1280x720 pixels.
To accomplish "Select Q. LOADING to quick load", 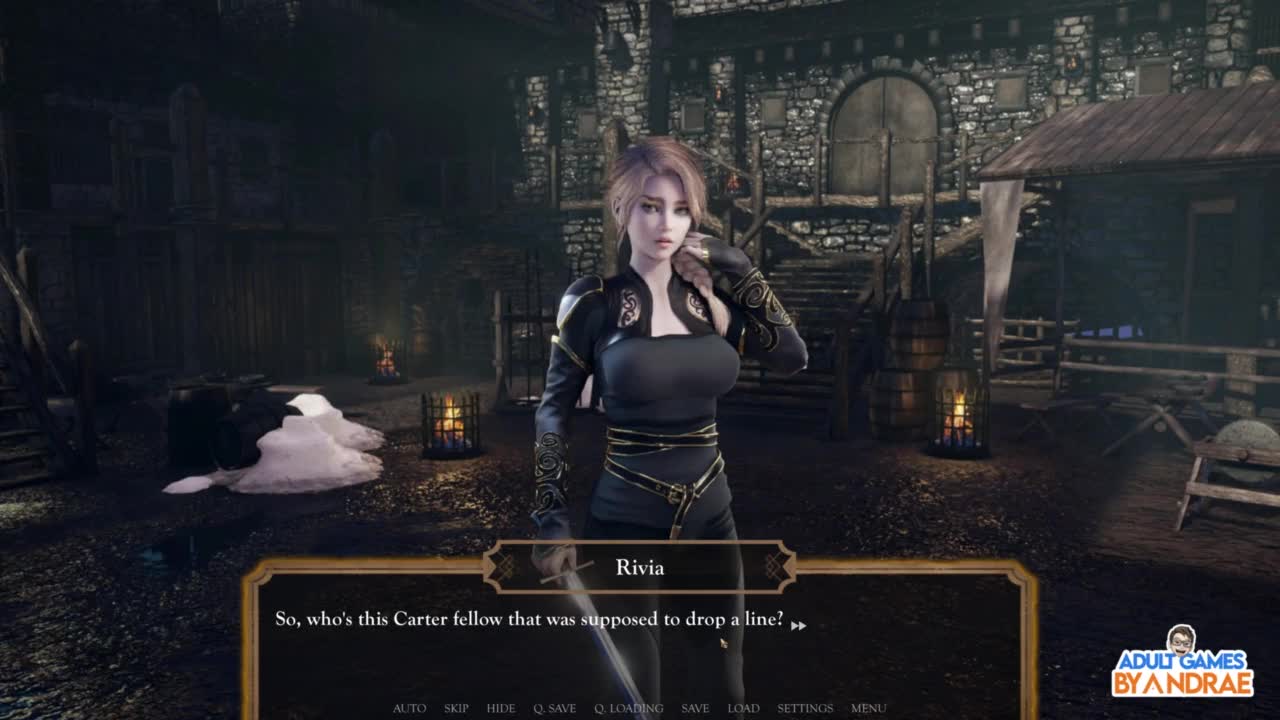I will pos(628,708).
